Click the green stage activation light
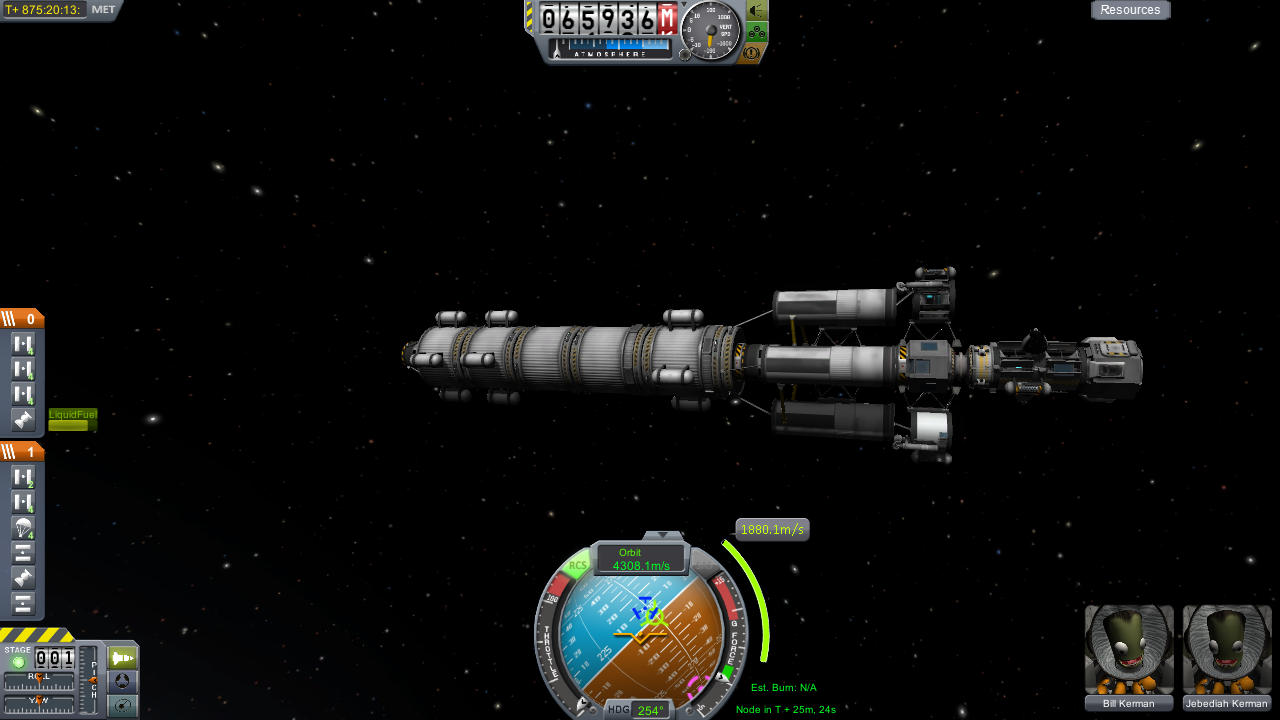The image size is (1280, 720). pyautogui.click(x=18, y=663)
